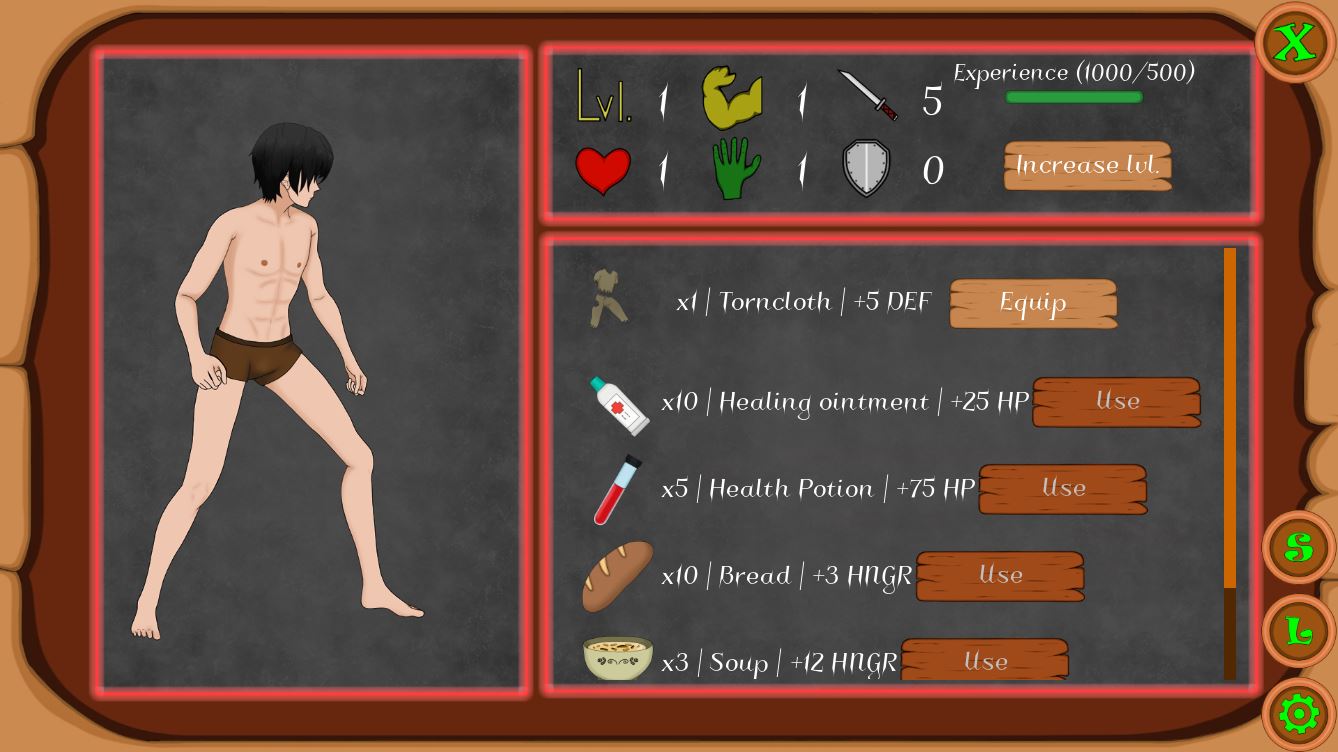The image size is (1338, 752).
Task: Select the red heart health icon
Action: point(603,168)
